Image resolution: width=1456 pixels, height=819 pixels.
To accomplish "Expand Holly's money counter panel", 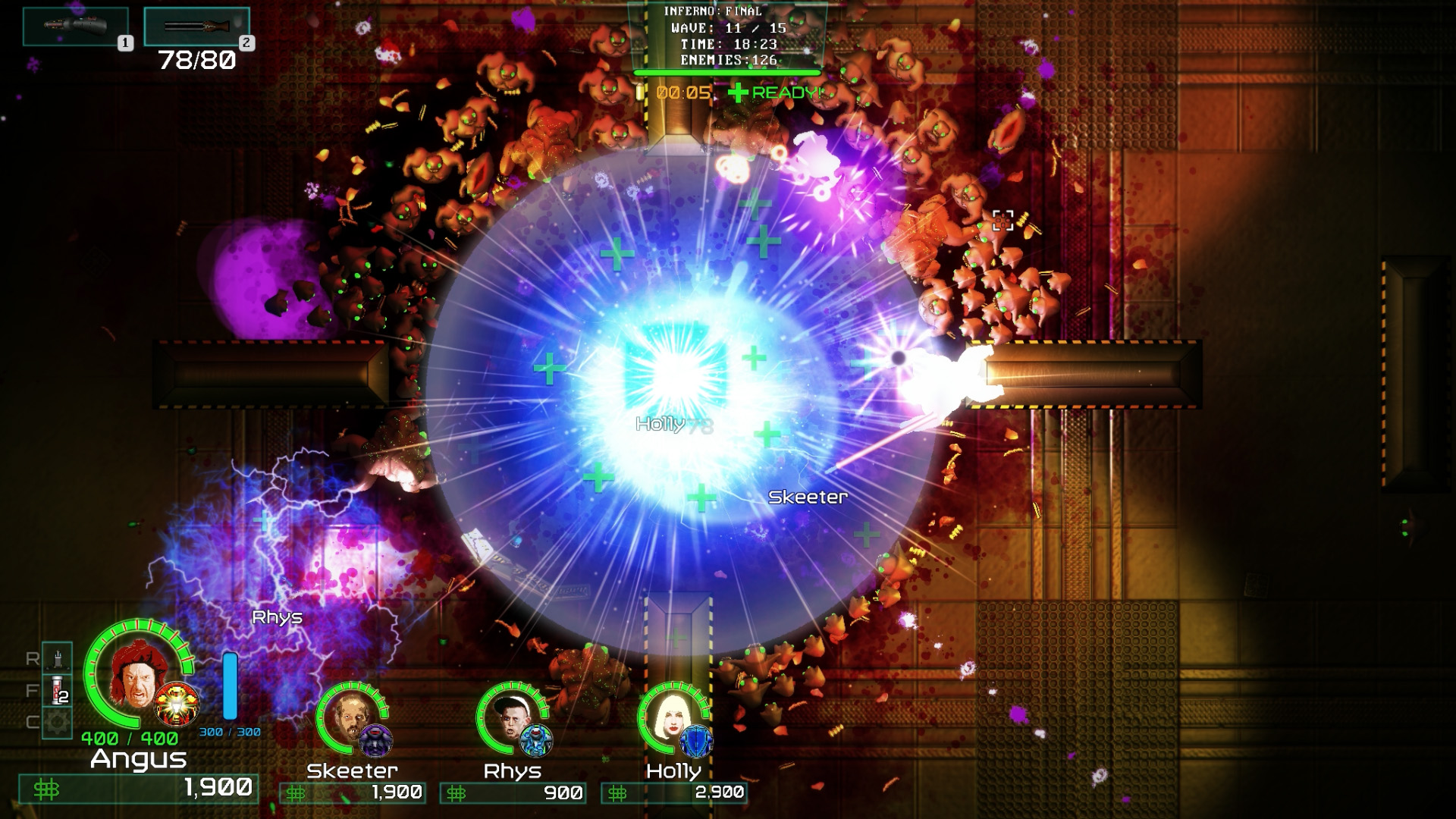I will 672,794.
